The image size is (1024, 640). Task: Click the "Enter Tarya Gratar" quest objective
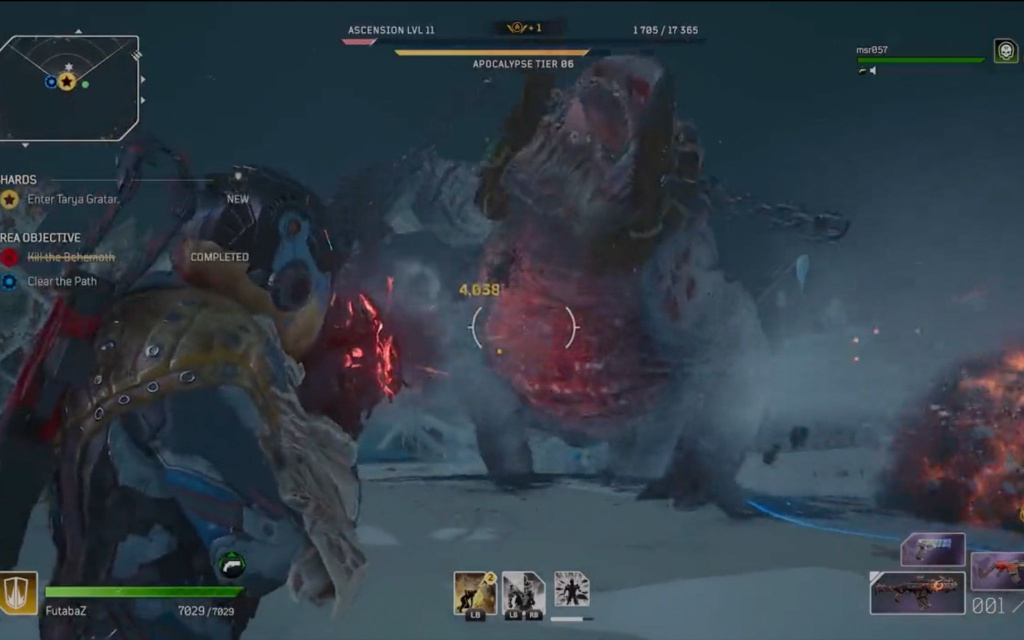click(x=73, y=199)
